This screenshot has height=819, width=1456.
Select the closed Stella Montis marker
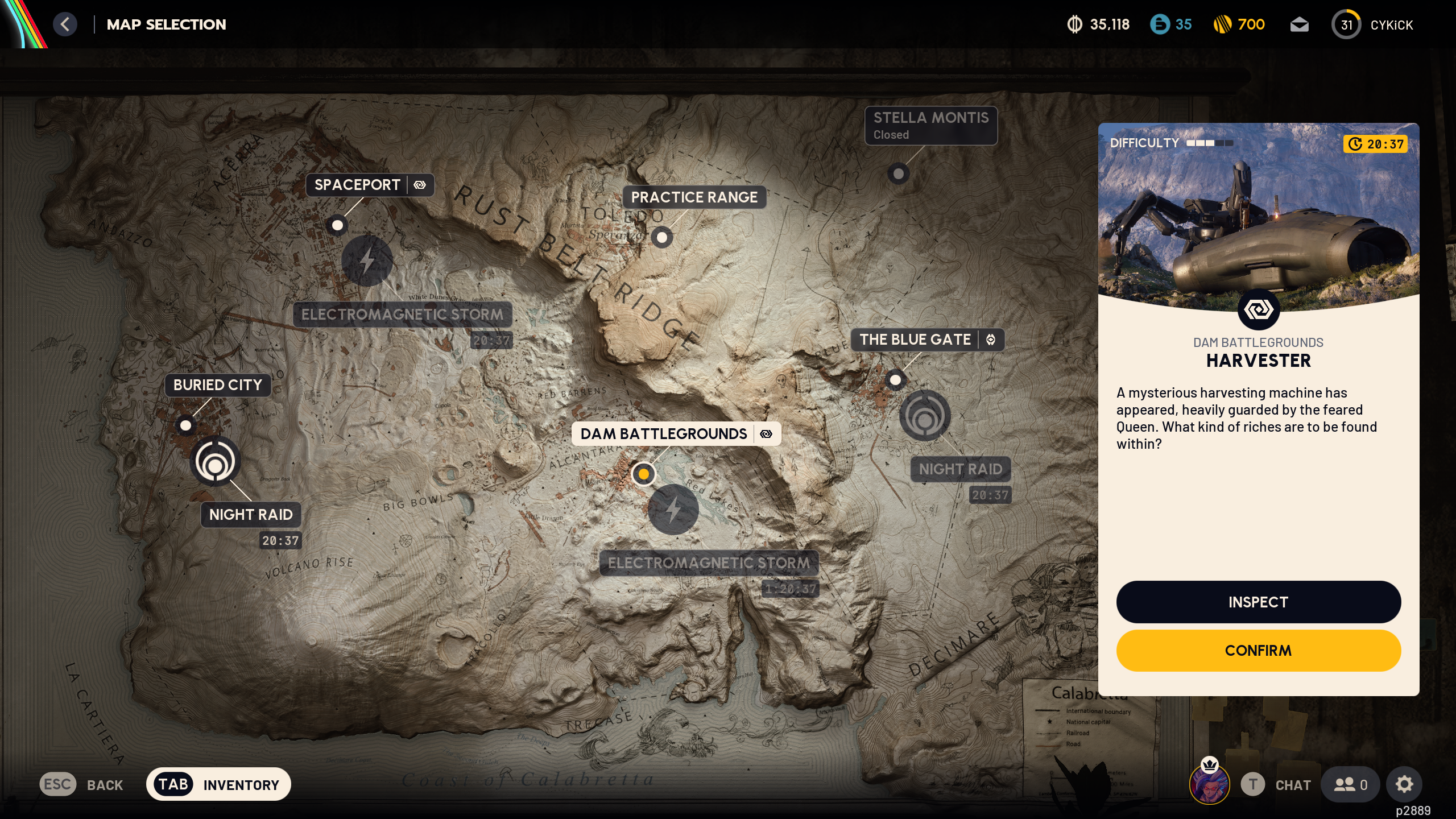pyautogui.click(x=898, y=174)
